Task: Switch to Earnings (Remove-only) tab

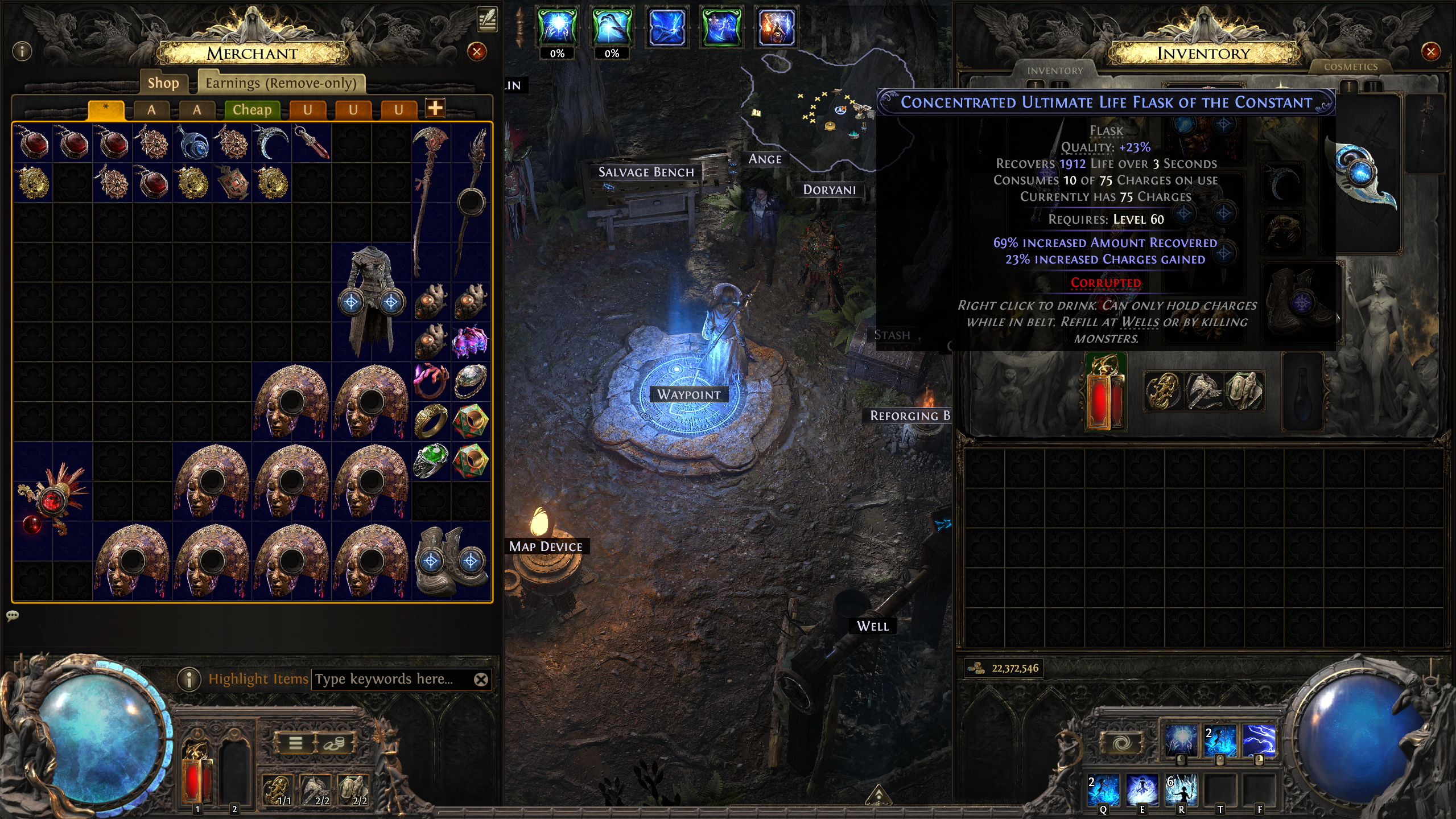Action: click(281, 83)
